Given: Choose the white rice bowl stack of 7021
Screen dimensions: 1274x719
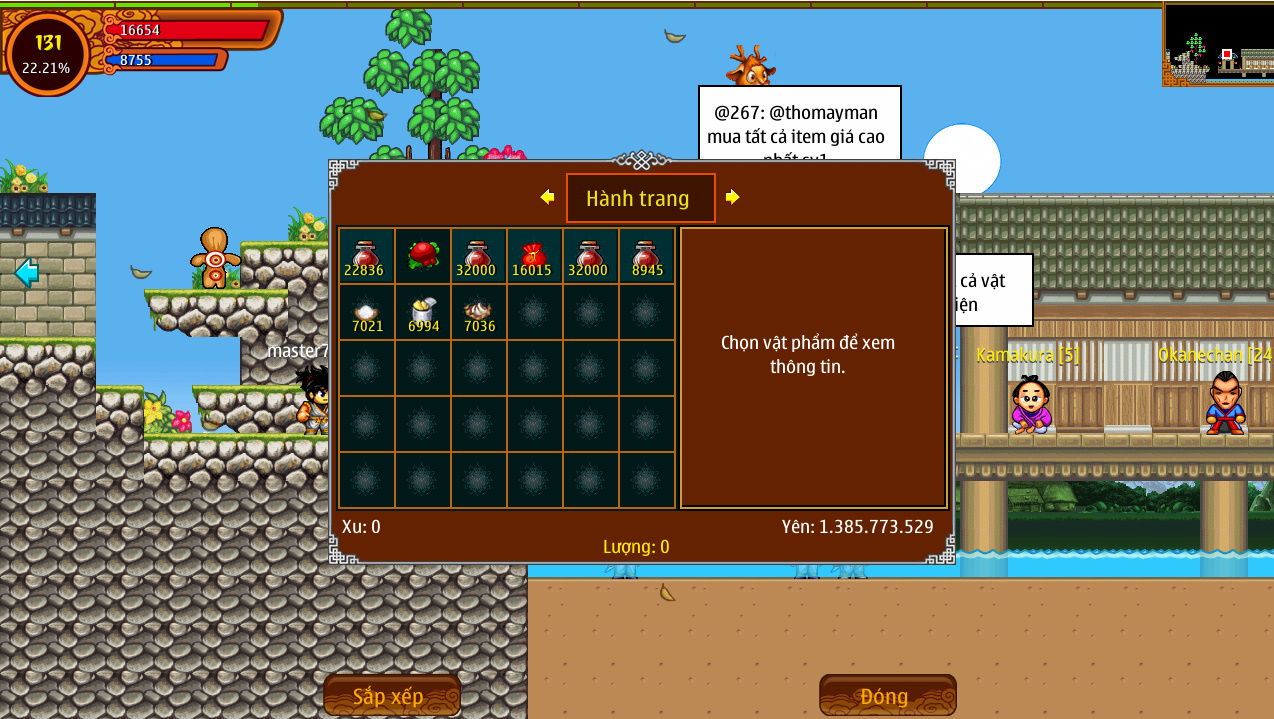Looking at the screenshot, I should click(366, 313).
